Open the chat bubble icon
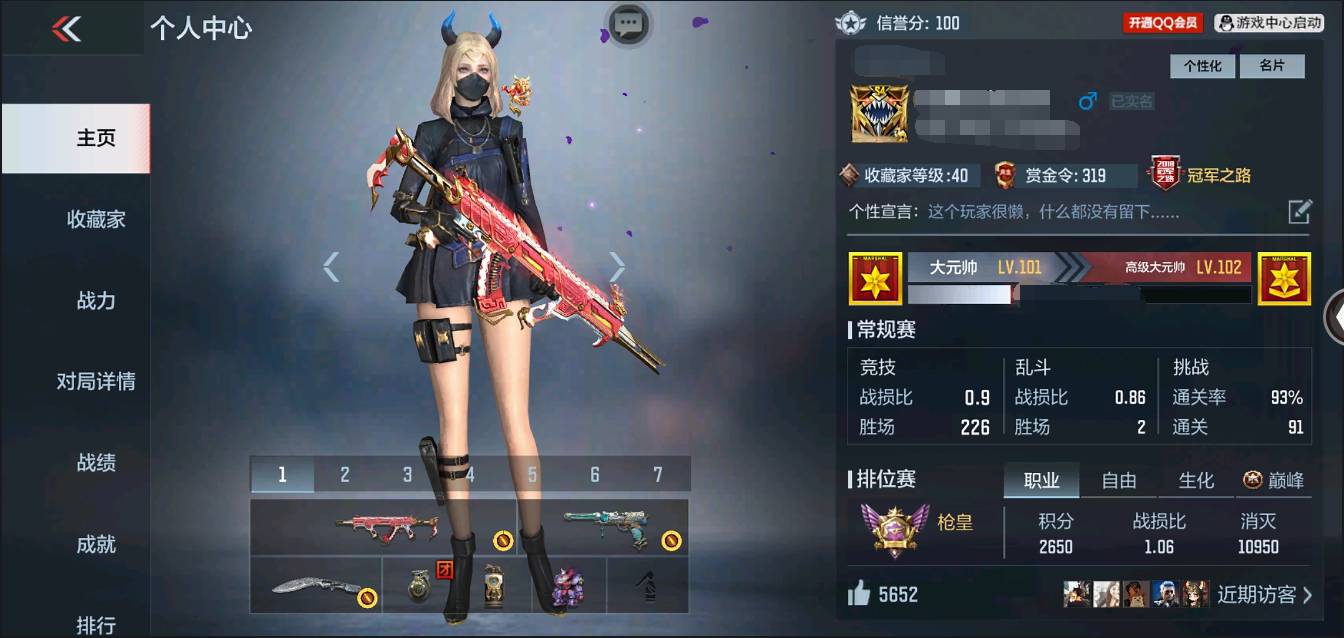Screen dimensions: 1344x638 pos(628,23)
